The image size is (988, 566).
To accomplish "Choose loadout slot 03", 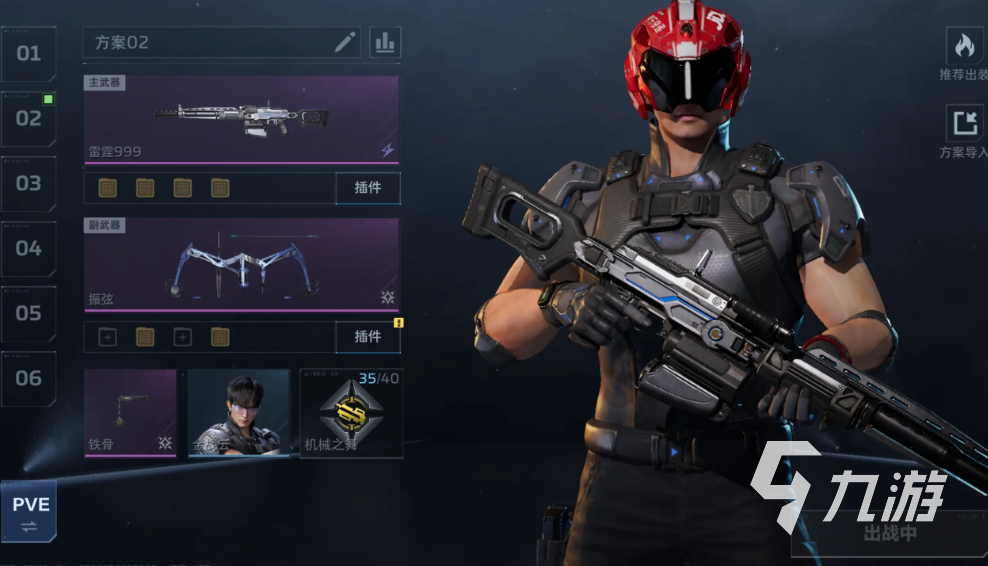I will 28,183.
